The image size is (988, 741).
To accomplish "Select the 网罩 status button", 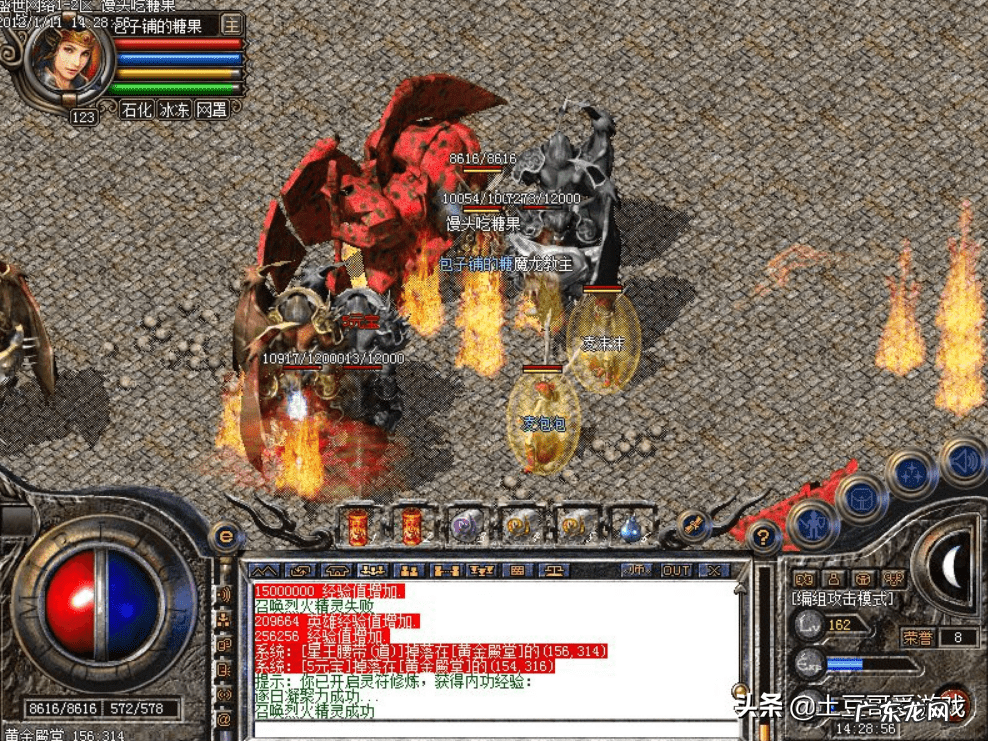I will [211, 110].
